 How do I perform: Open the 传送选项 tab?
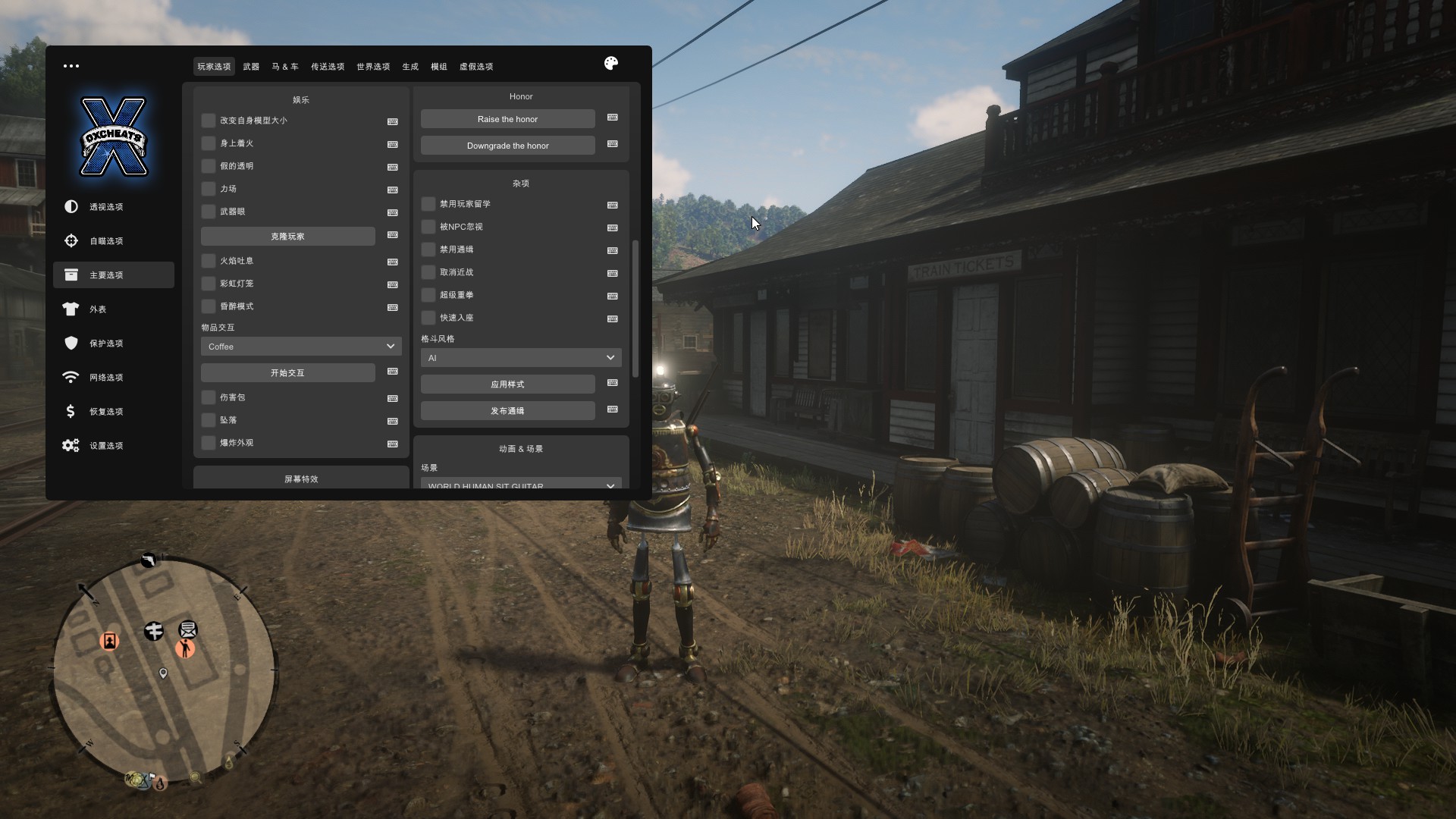[328, 67]
